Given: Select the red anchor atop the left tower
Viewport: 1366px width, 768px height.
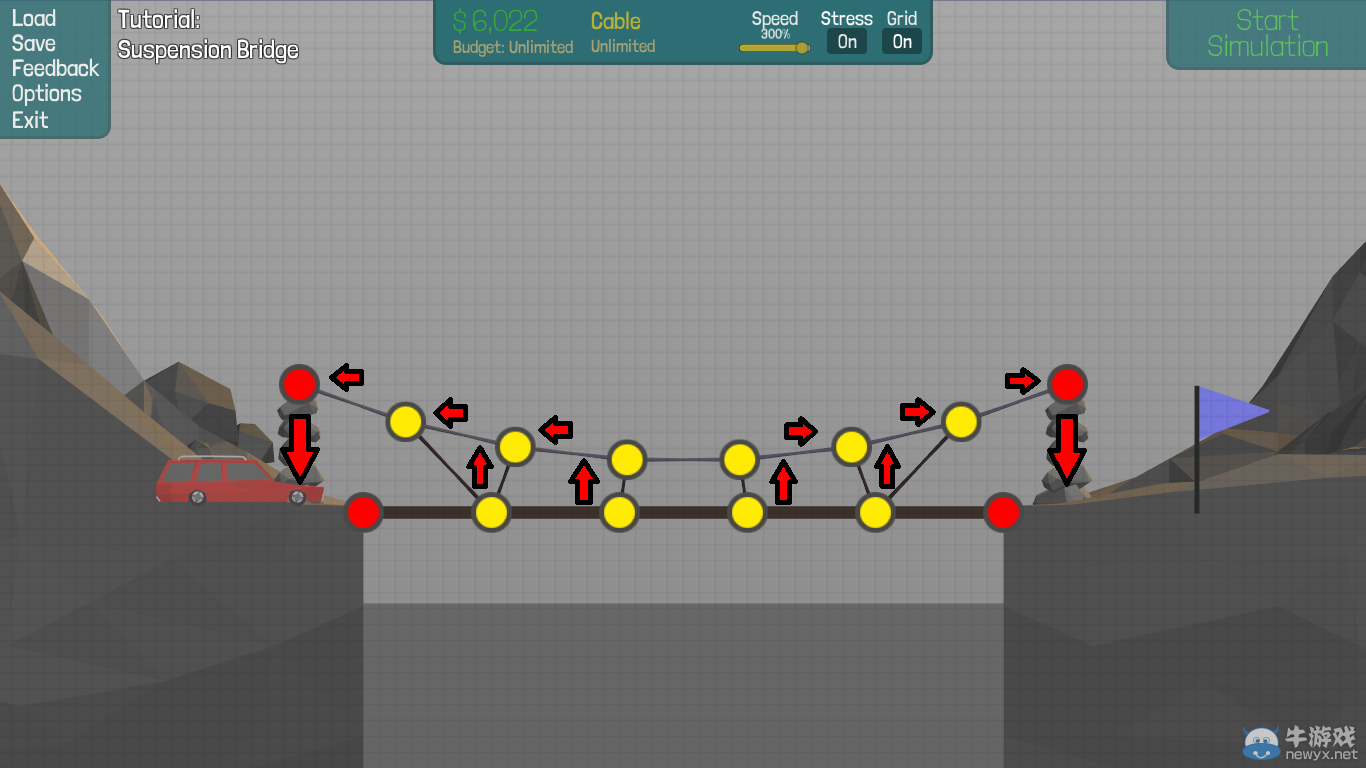Looking at the screenshot, I should [x=299, y=383].
